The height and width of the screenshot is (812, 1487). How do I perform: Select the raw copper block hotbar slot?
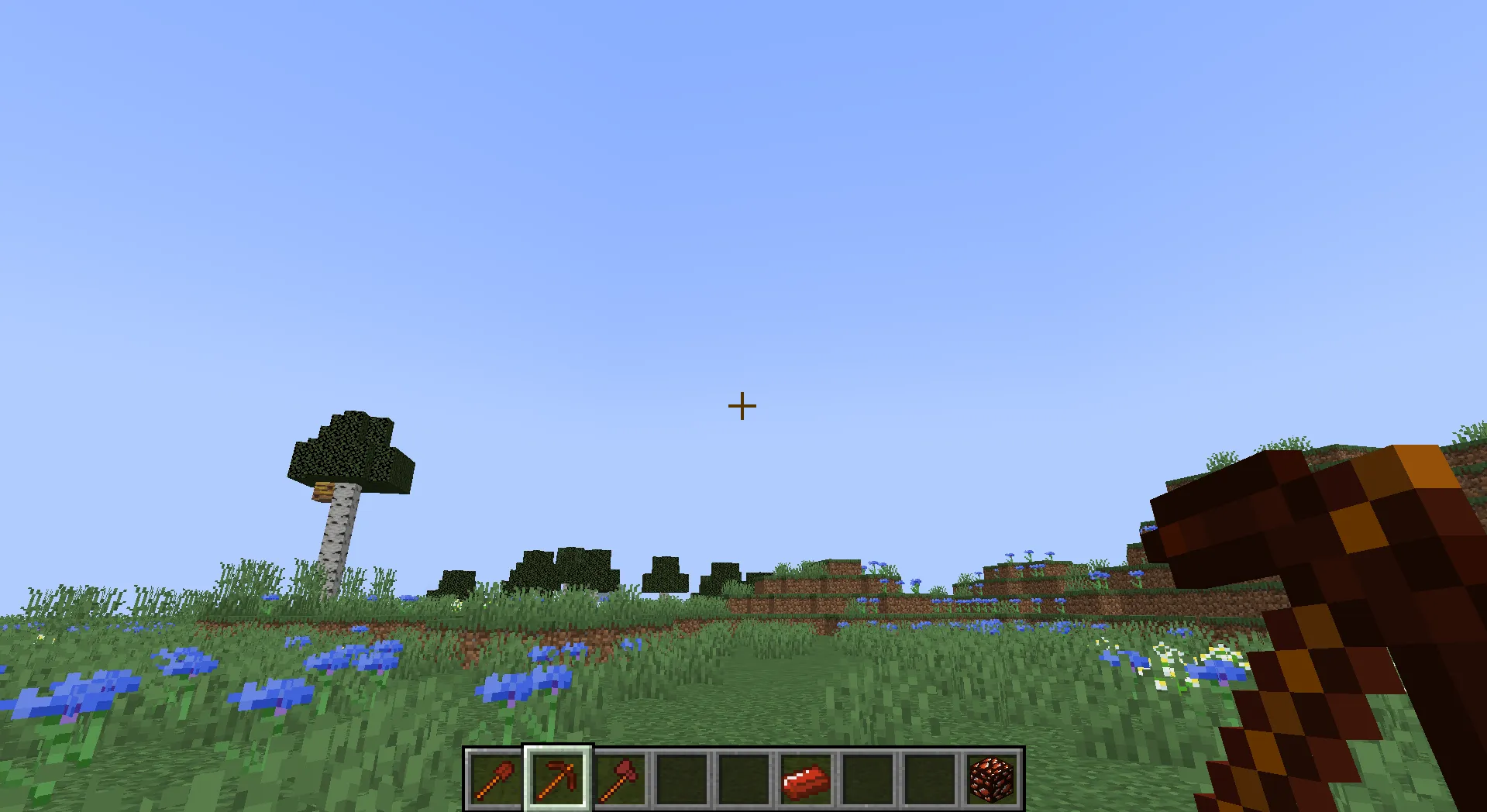point(991,779)
